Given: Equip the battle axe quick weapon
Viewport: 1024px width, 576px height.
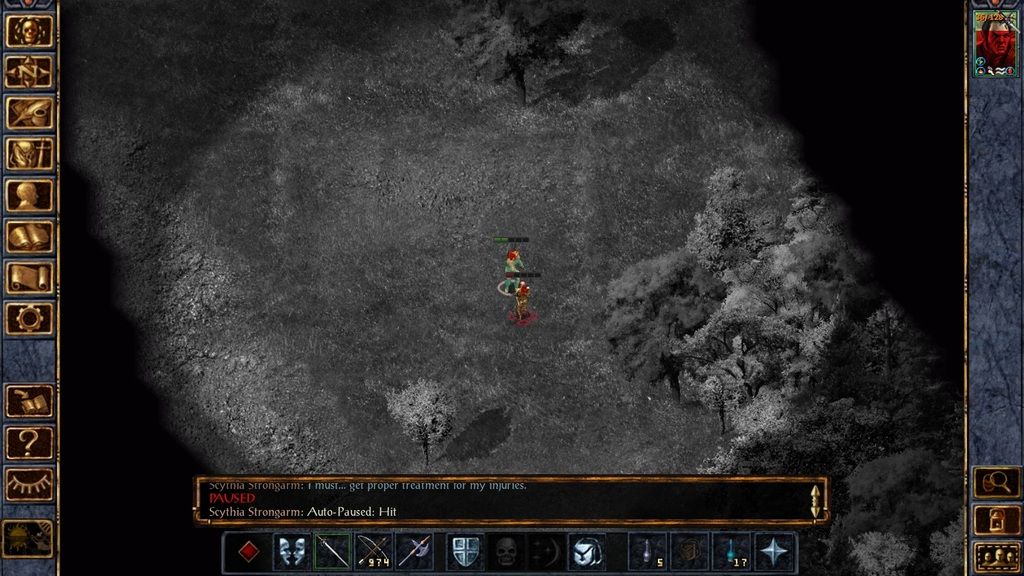Looking at the screenshot, I should coord(414,552).
